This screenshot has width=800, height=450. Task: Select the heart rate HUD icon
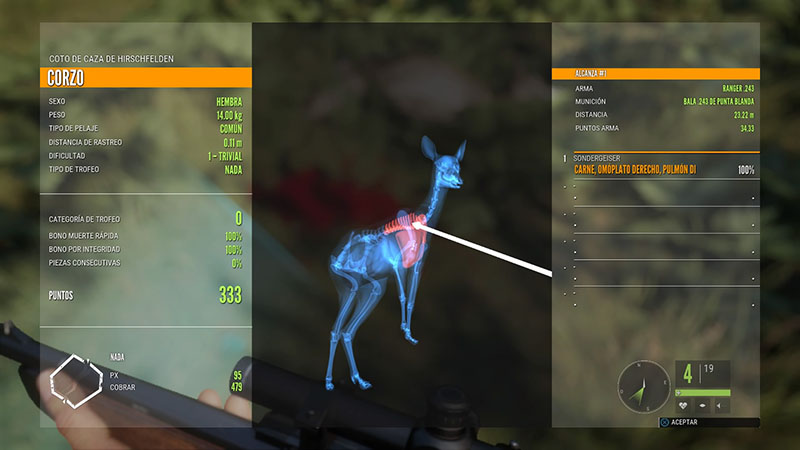tap(683, 407)
